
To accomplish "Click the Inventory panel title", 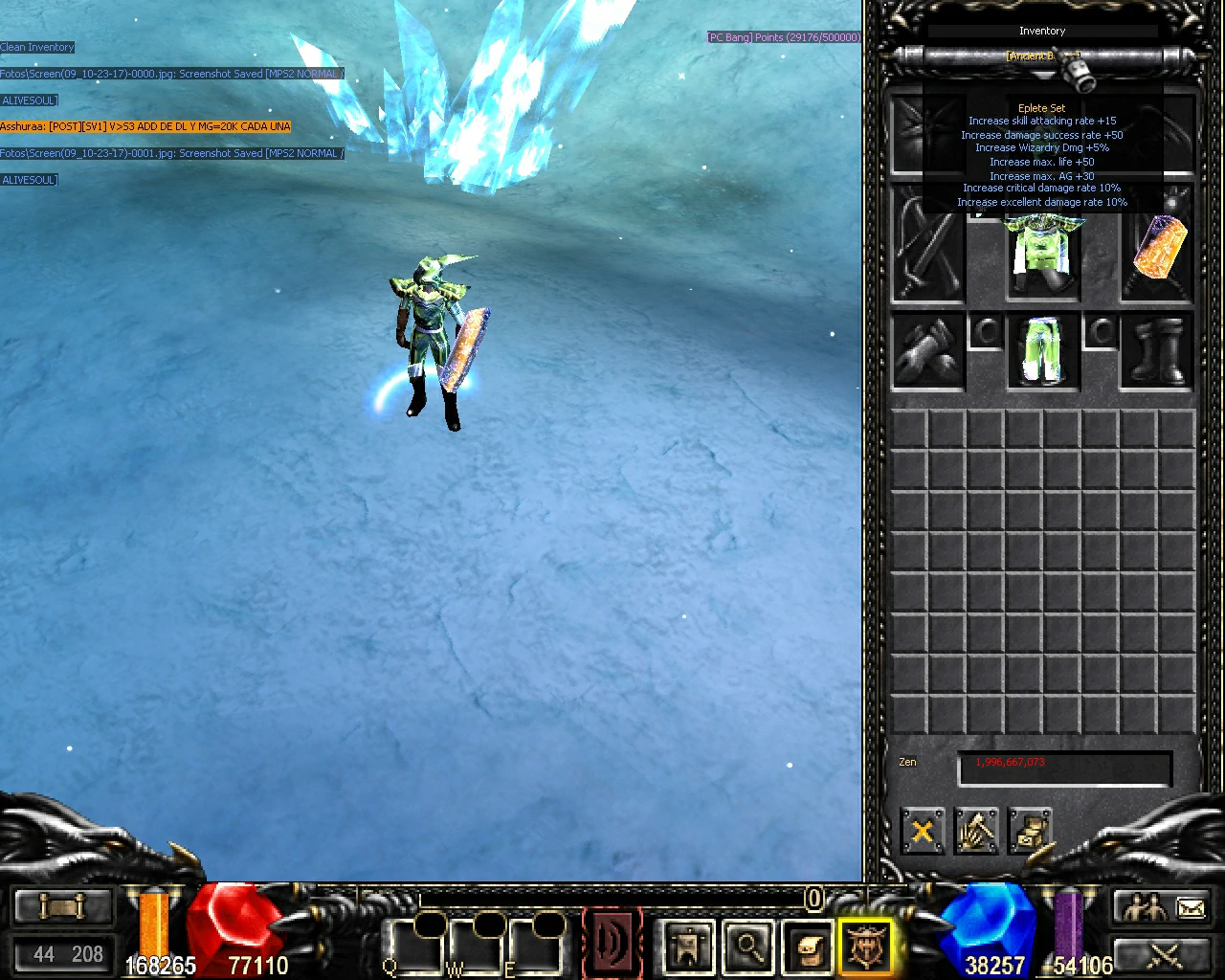I will (1042, 31).
